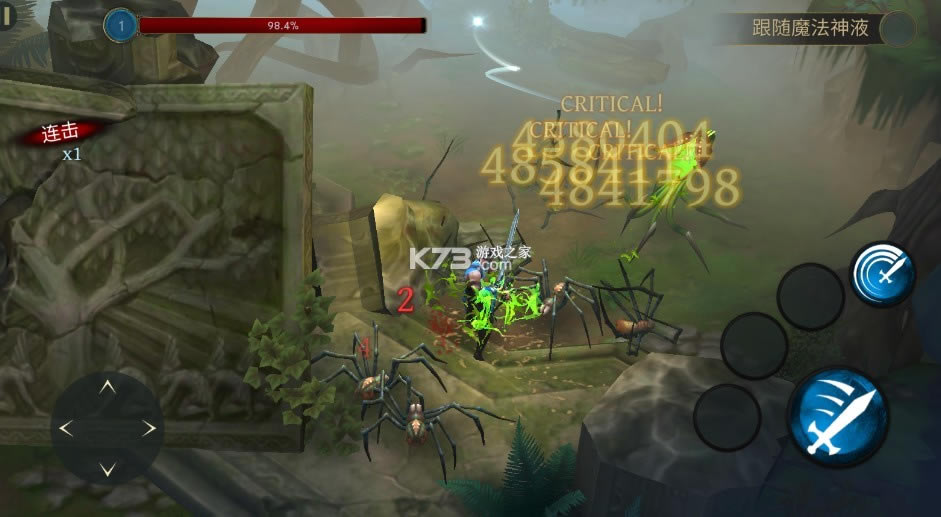Image resolution: width=941 pixels, height=517 pixels.
Task: Activate the whirlwind sword skill
Action: point(883,273)
